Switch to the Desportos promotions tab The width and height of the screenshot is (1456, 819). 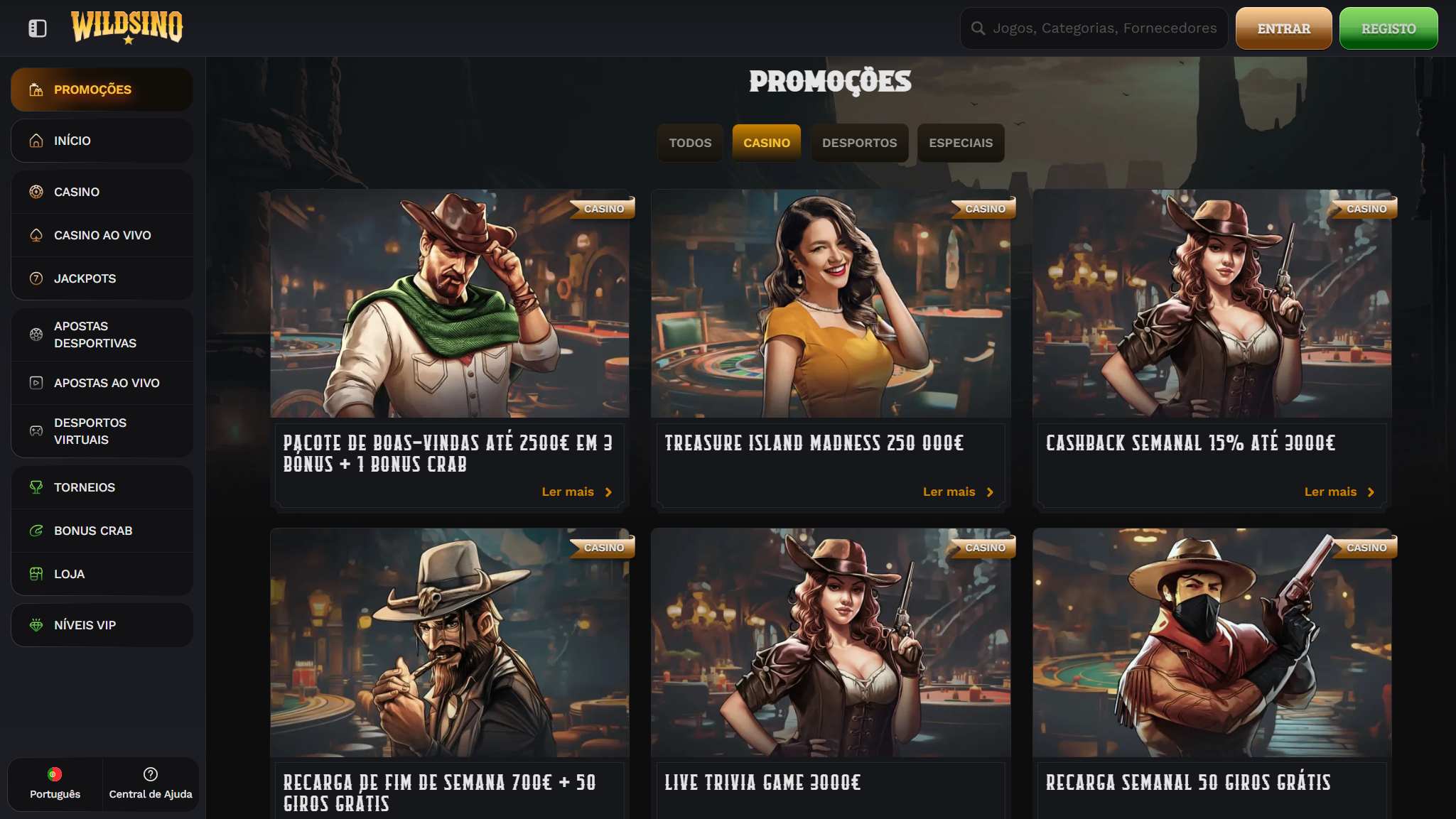[x=859, y=143]
